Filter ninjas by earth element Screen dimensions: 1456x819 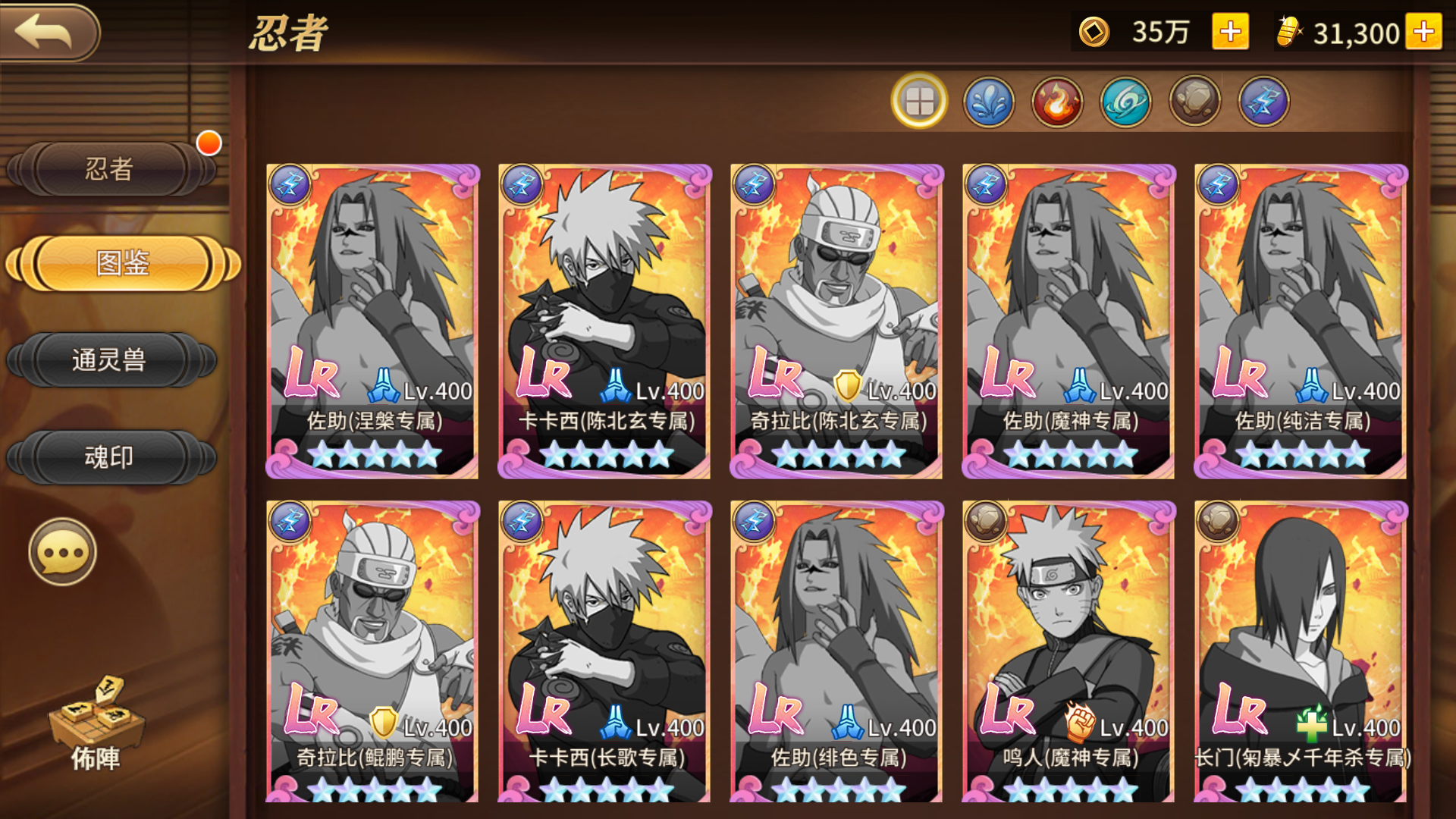(1194, 101)
